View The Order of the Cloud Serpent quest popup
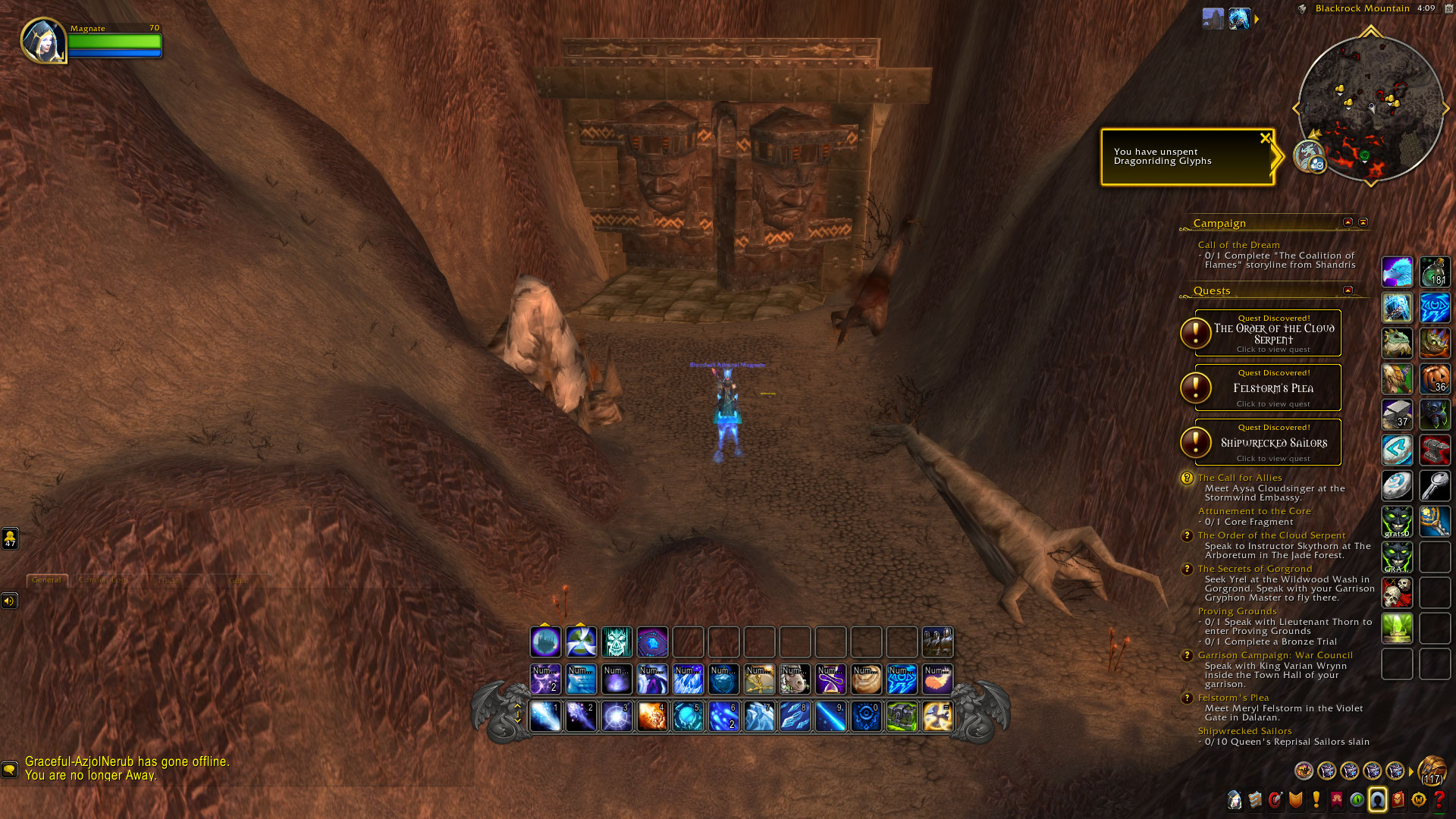The image size is (1456, 819). pos(1273,334)
